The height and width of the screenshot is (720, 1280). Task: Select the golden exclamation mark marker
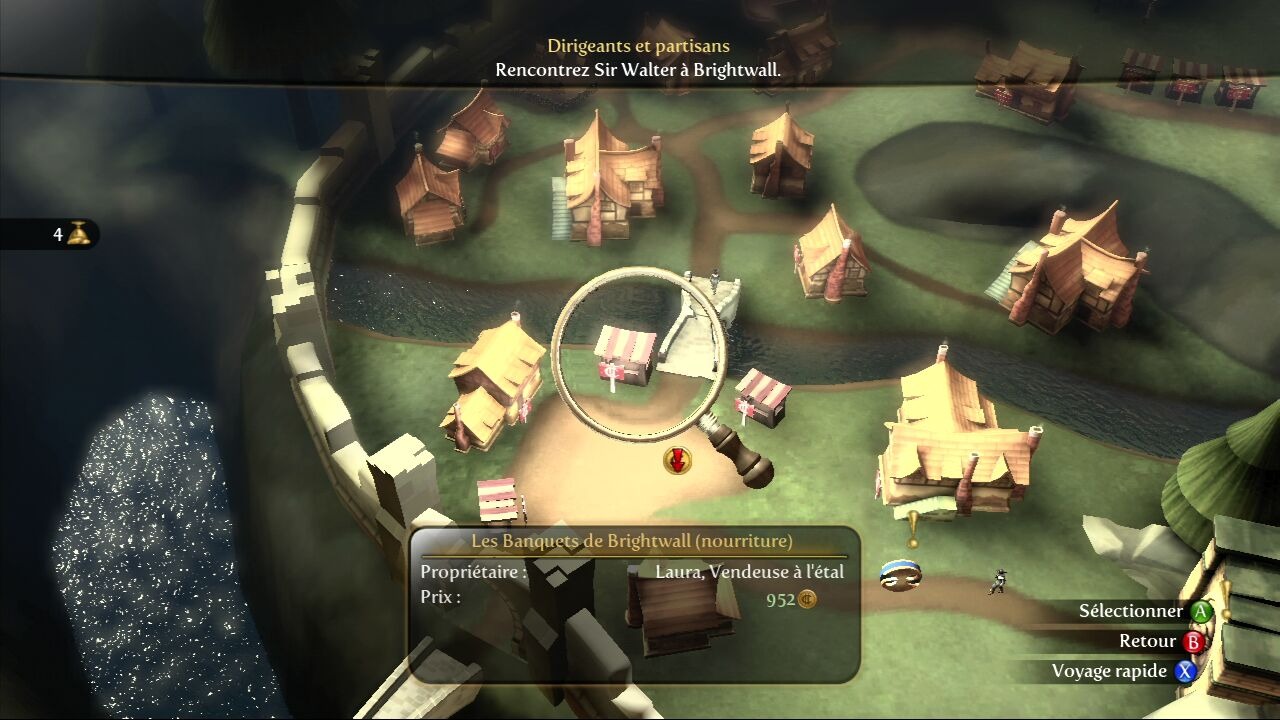[912, 527]
